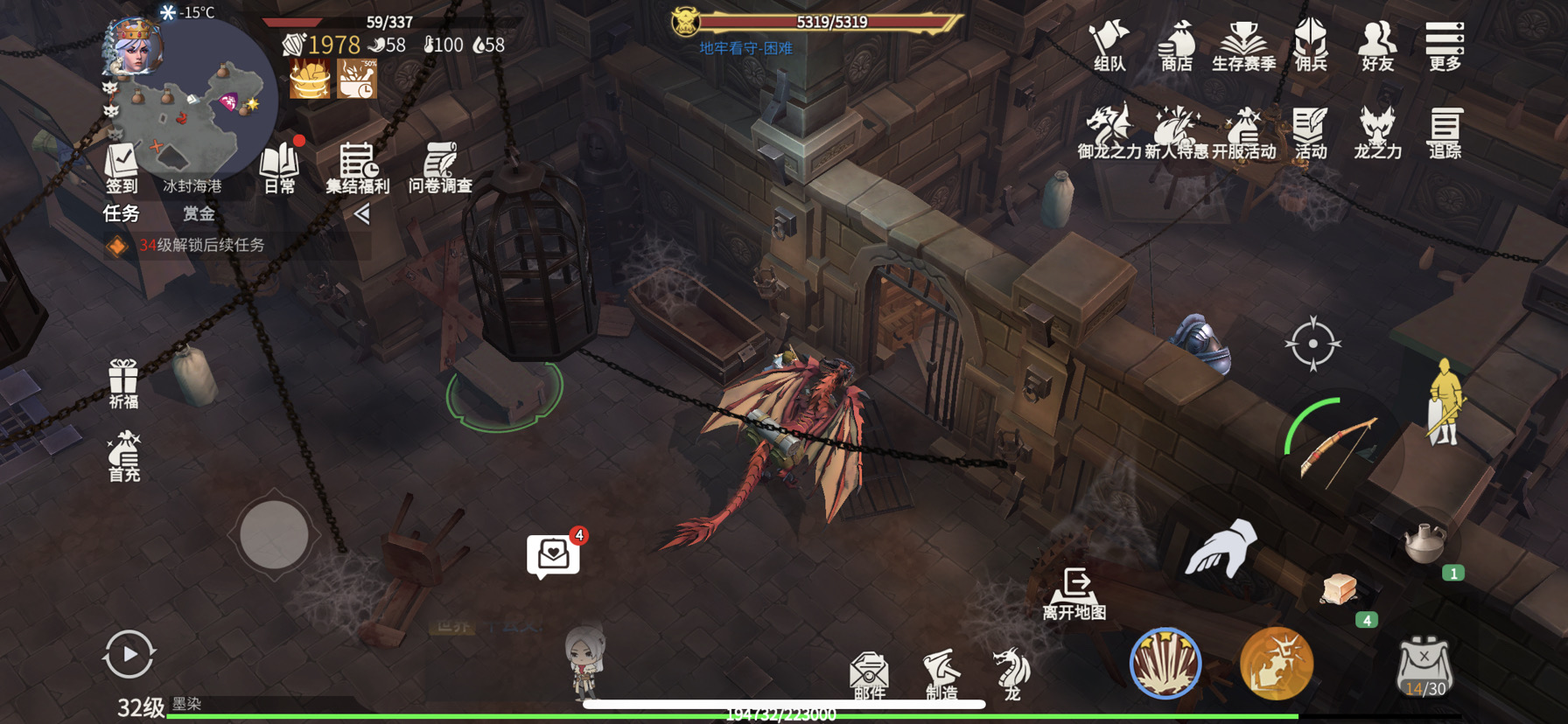1568x724 pixels.
Task: Open the 活动 events panel
Action: pos(1310,133)
